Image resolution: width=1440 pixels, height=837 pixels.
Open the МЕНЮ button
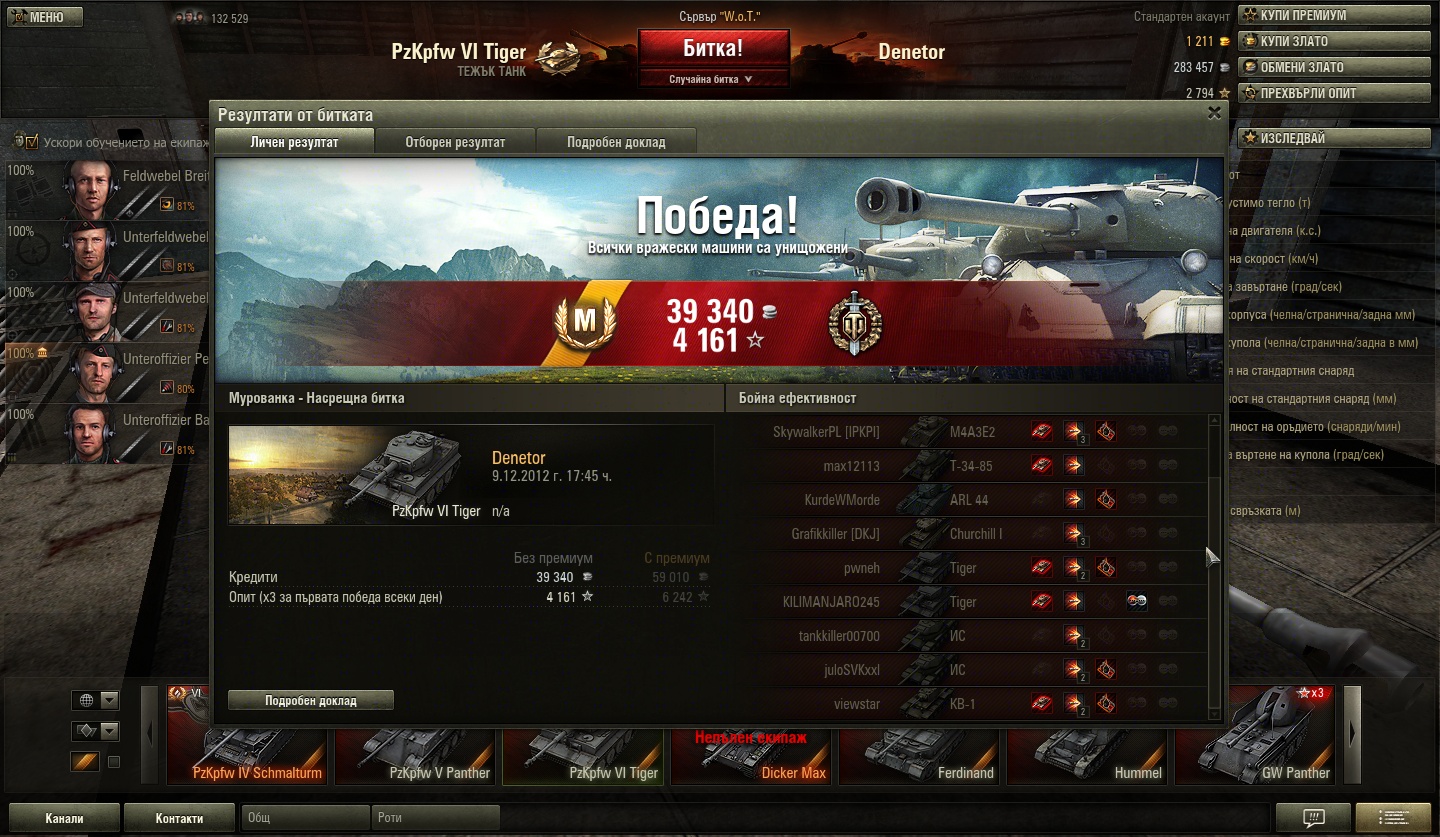click(44, 17)
